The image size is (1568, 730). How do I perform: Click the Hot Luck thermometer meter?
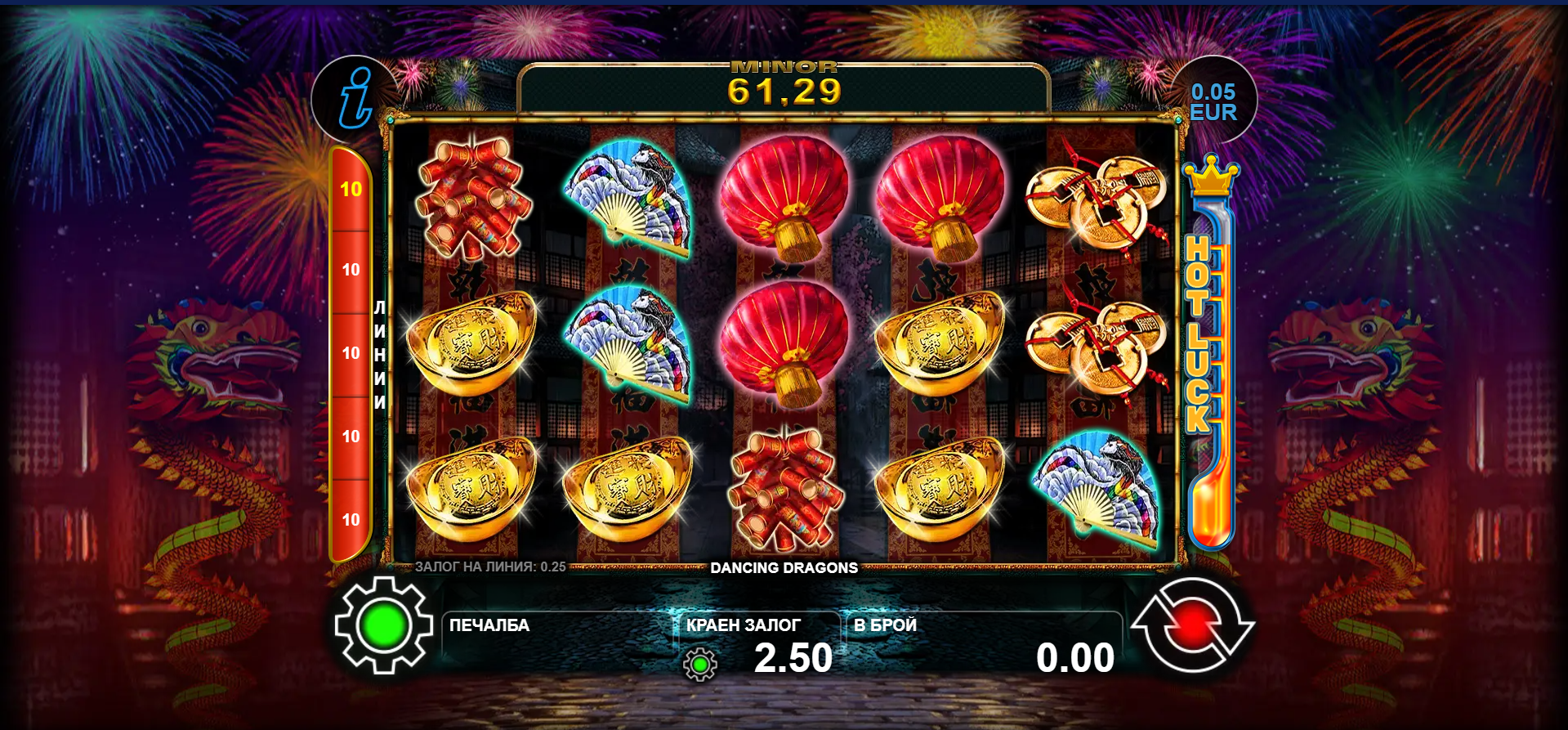point(1210,352)
